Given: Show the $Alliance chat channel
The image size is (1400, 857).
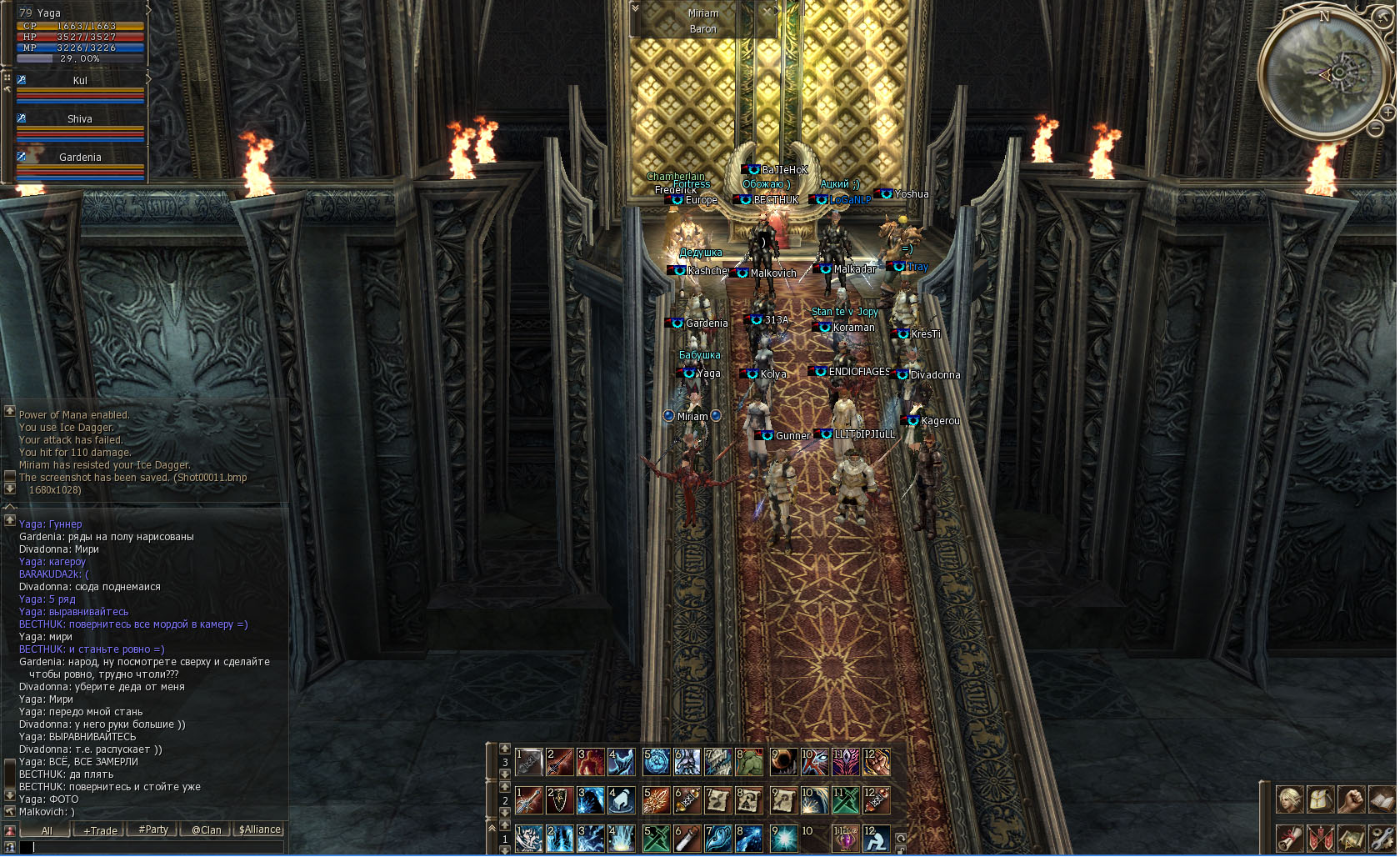Looking at the screenshot, I should [x=260, y=830].
